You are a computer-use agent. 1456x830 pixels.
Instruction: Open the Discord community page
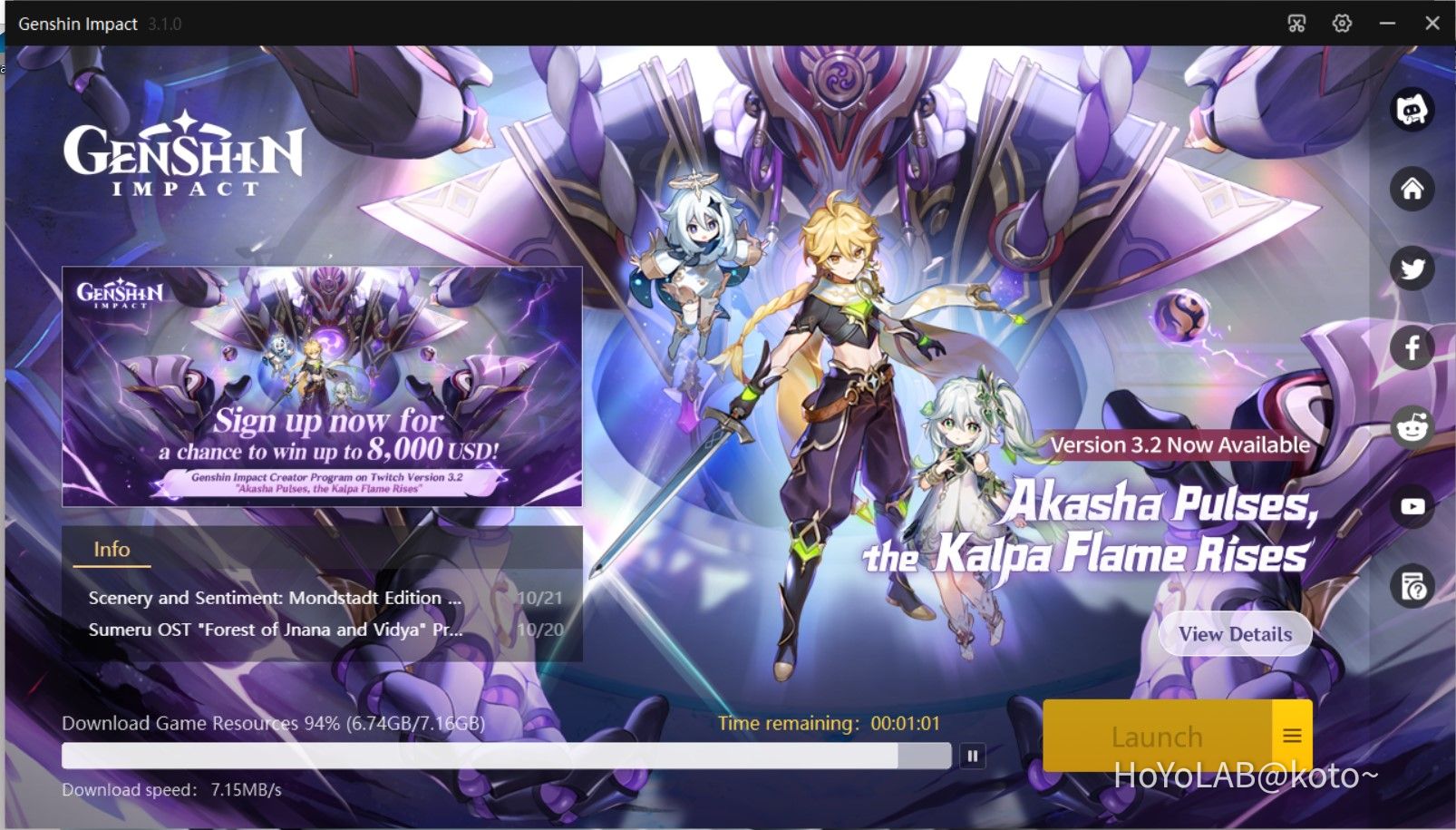click(1412, 111)
